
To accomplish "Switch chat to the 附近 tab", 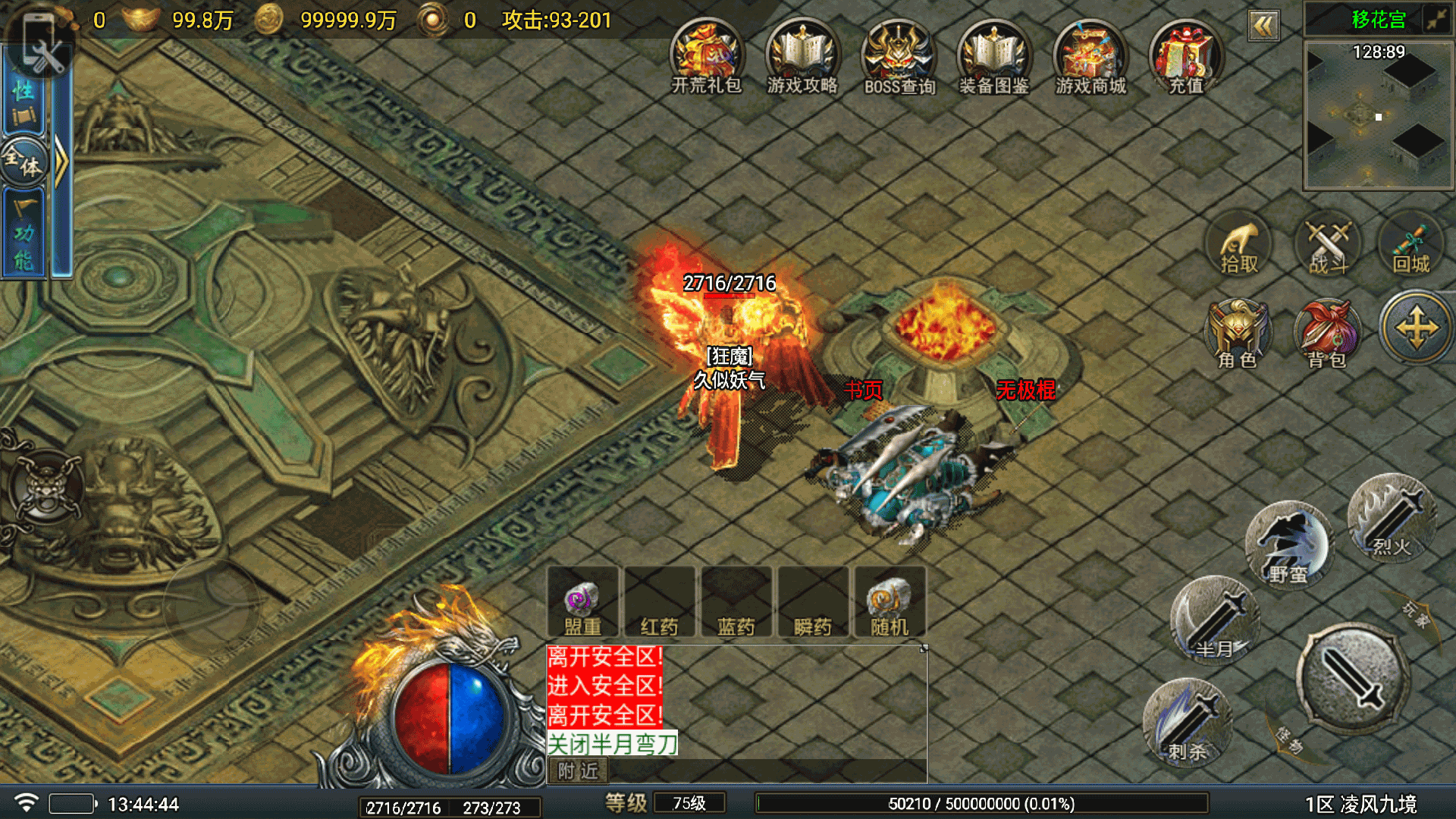I will [x=578, y=771].
